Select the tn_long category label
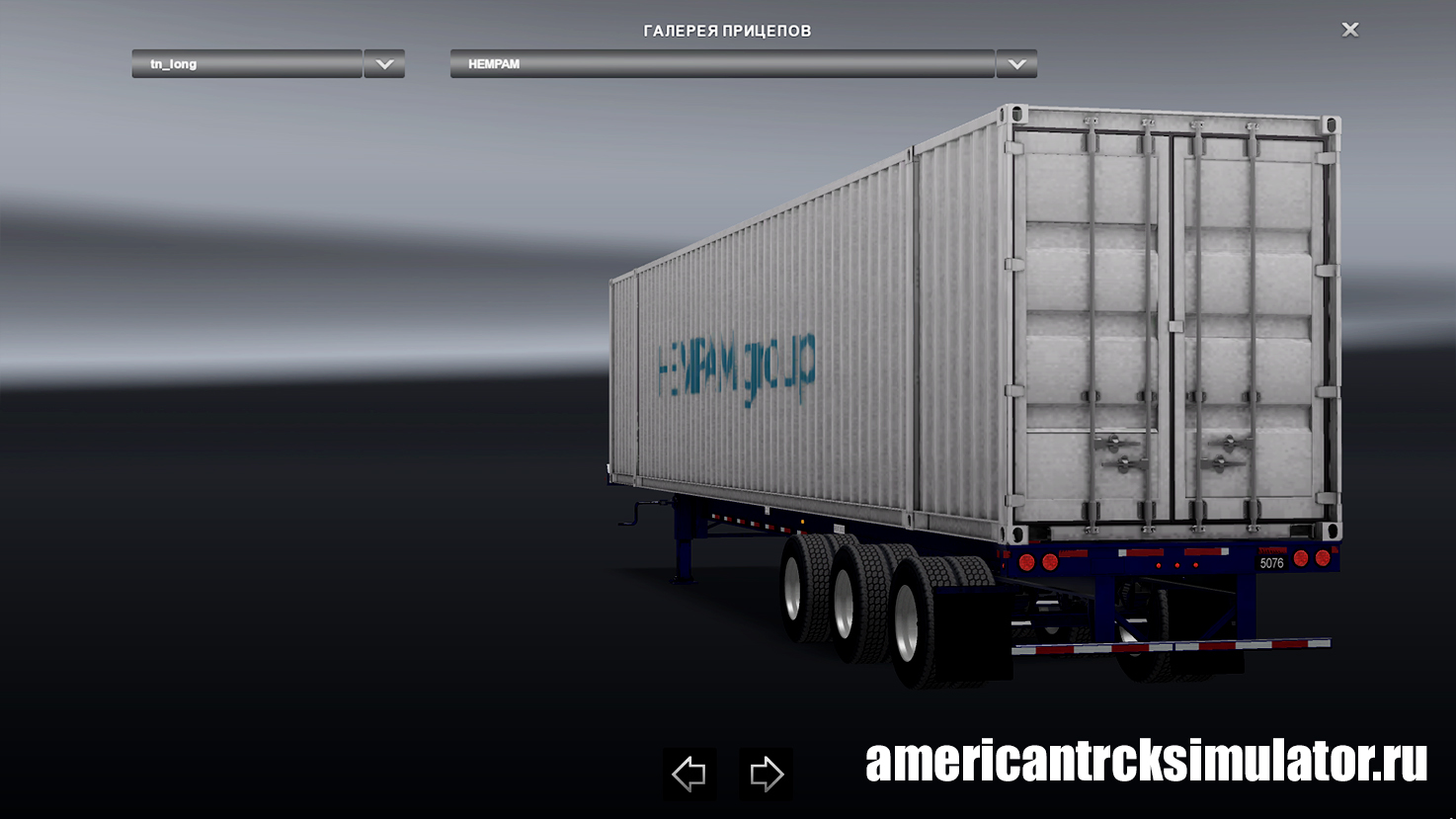Viewport: 1456px width, 819px height. point(173,64)
